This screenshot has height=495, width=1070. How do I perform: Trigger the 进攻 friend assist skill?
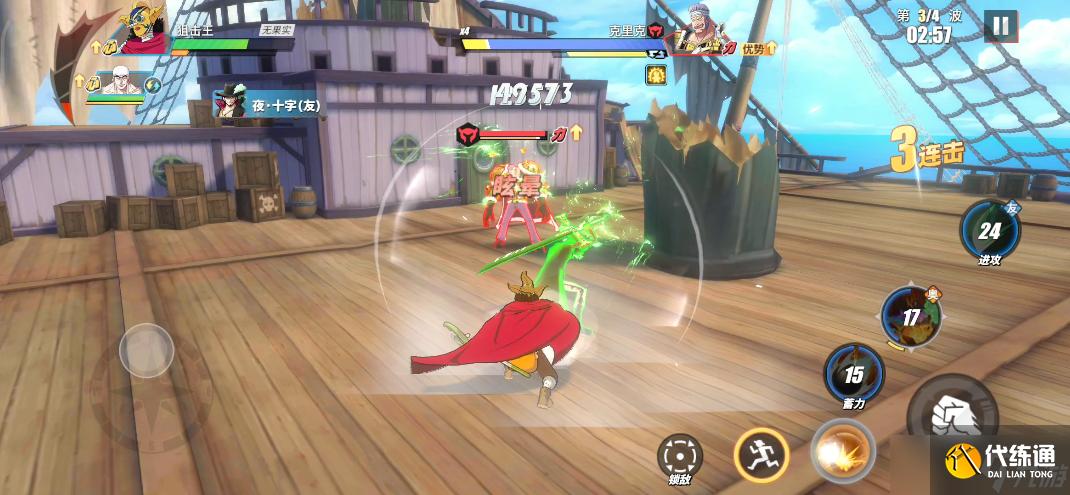pyautogui.click(x=989, y=231)
